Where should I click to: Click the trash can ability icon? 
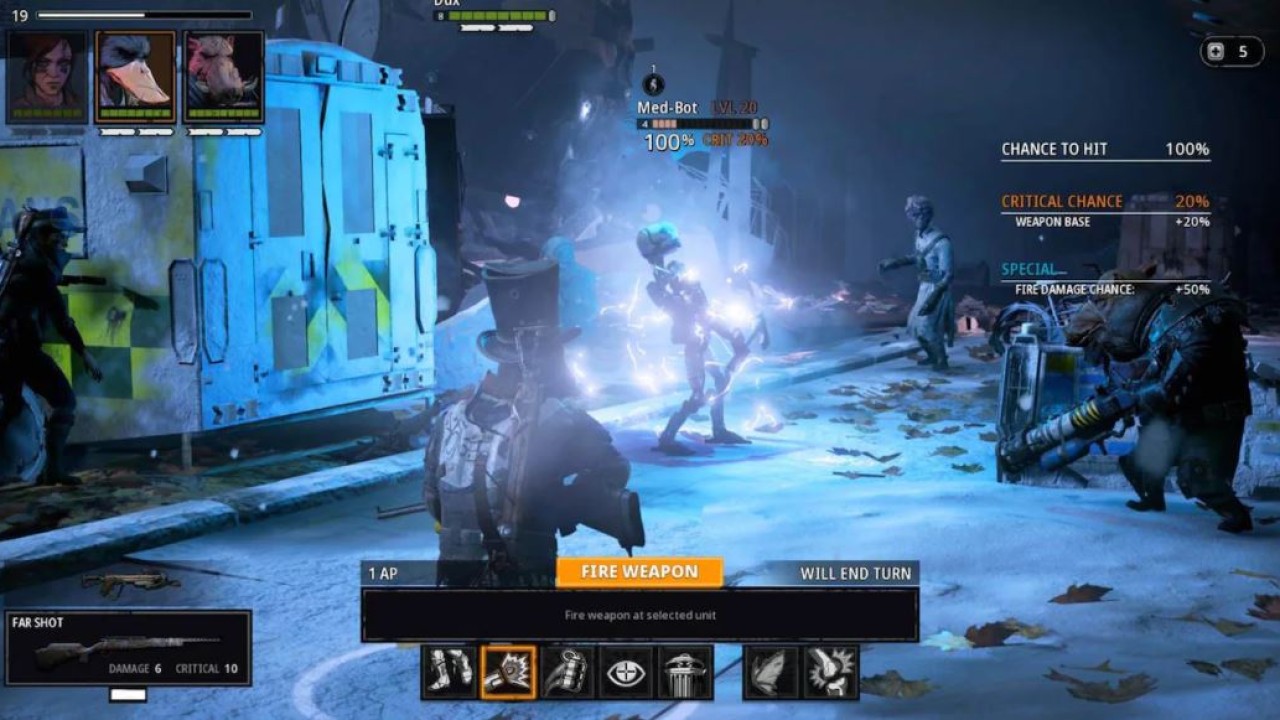685,672
